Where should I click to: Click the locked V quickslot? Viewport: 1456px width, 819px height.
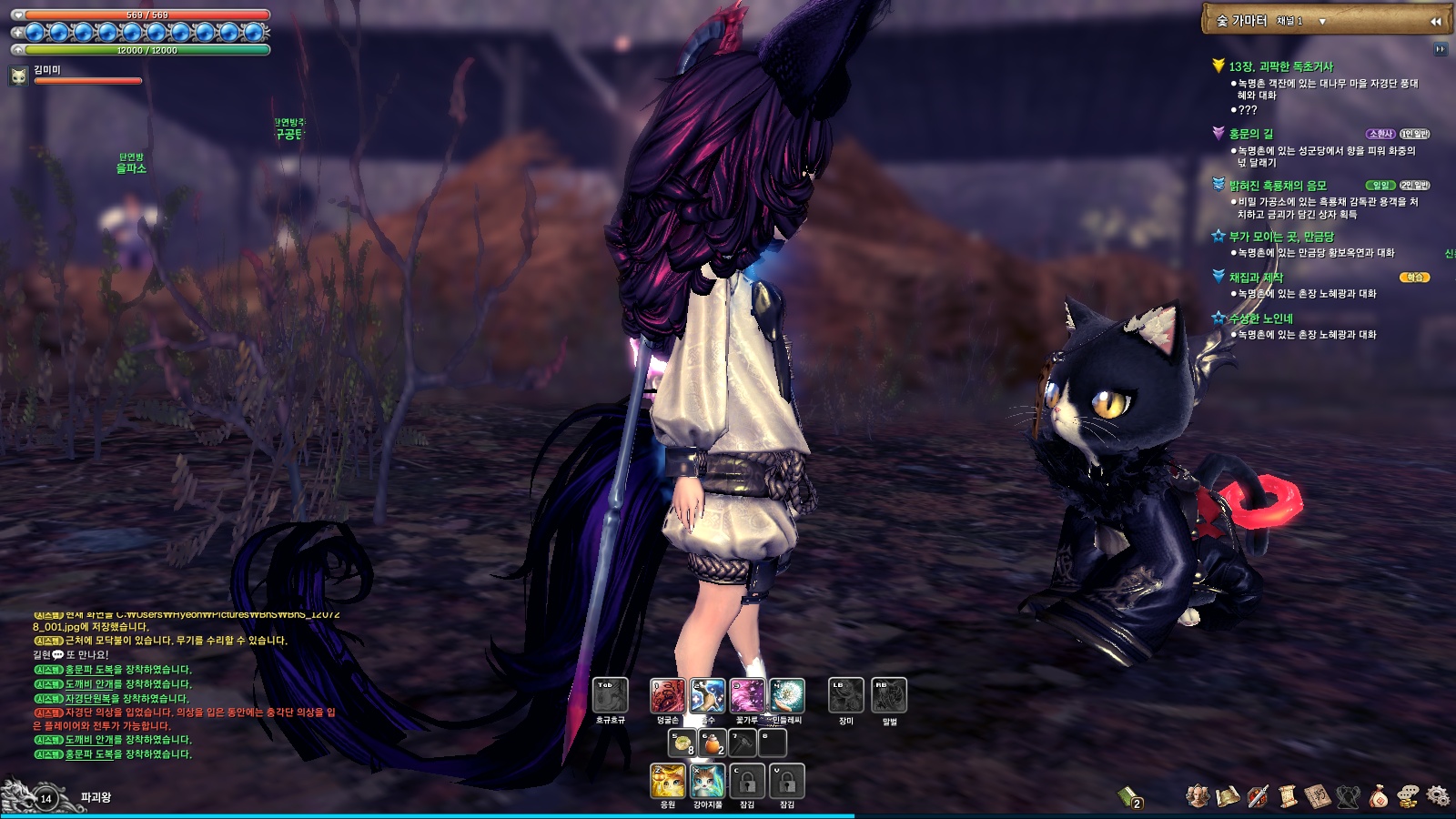coord(786,782)
